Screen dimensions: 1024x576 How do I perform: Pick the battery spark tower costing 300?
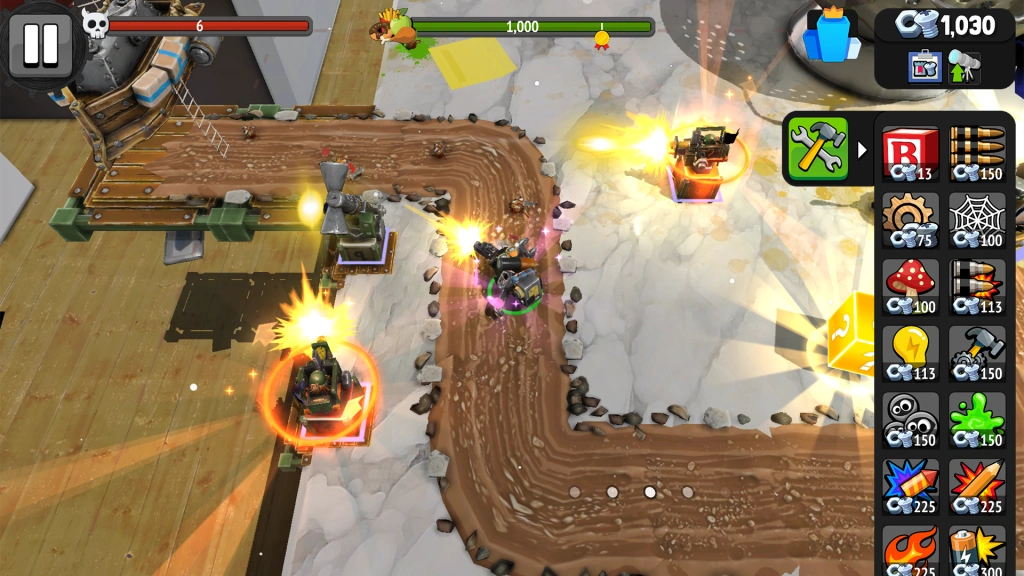[x=977, y=548]
